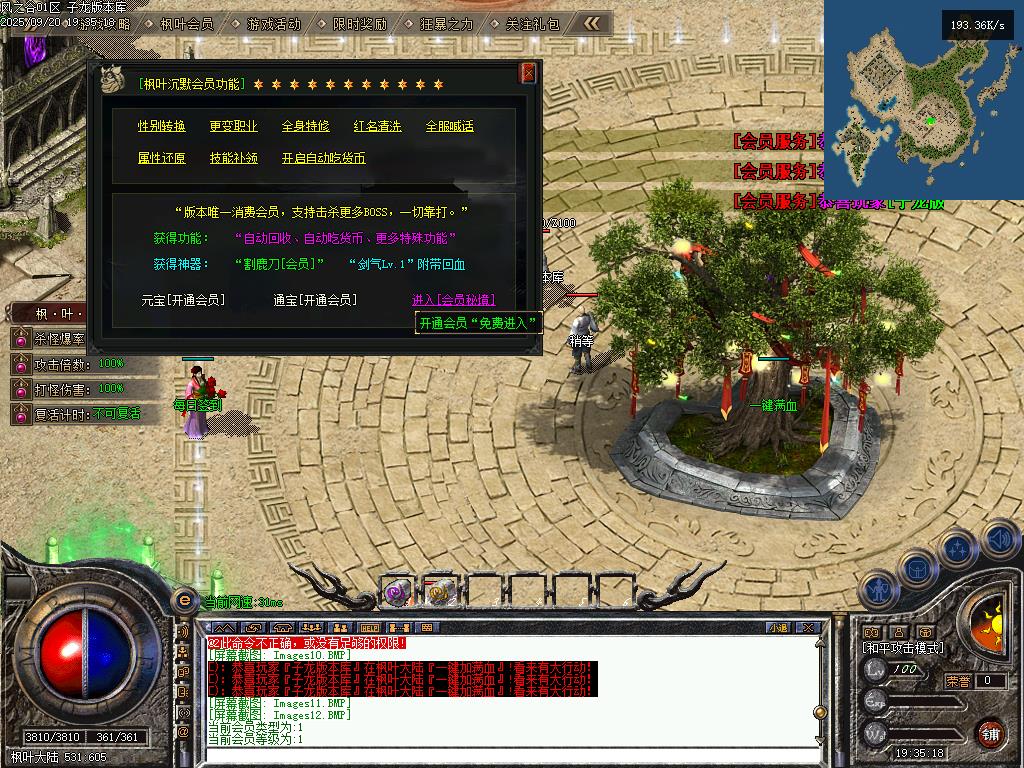This screenshot has width=1024, height=768.
Task: Select the 全服喊话 link
Action: (449, 126)
